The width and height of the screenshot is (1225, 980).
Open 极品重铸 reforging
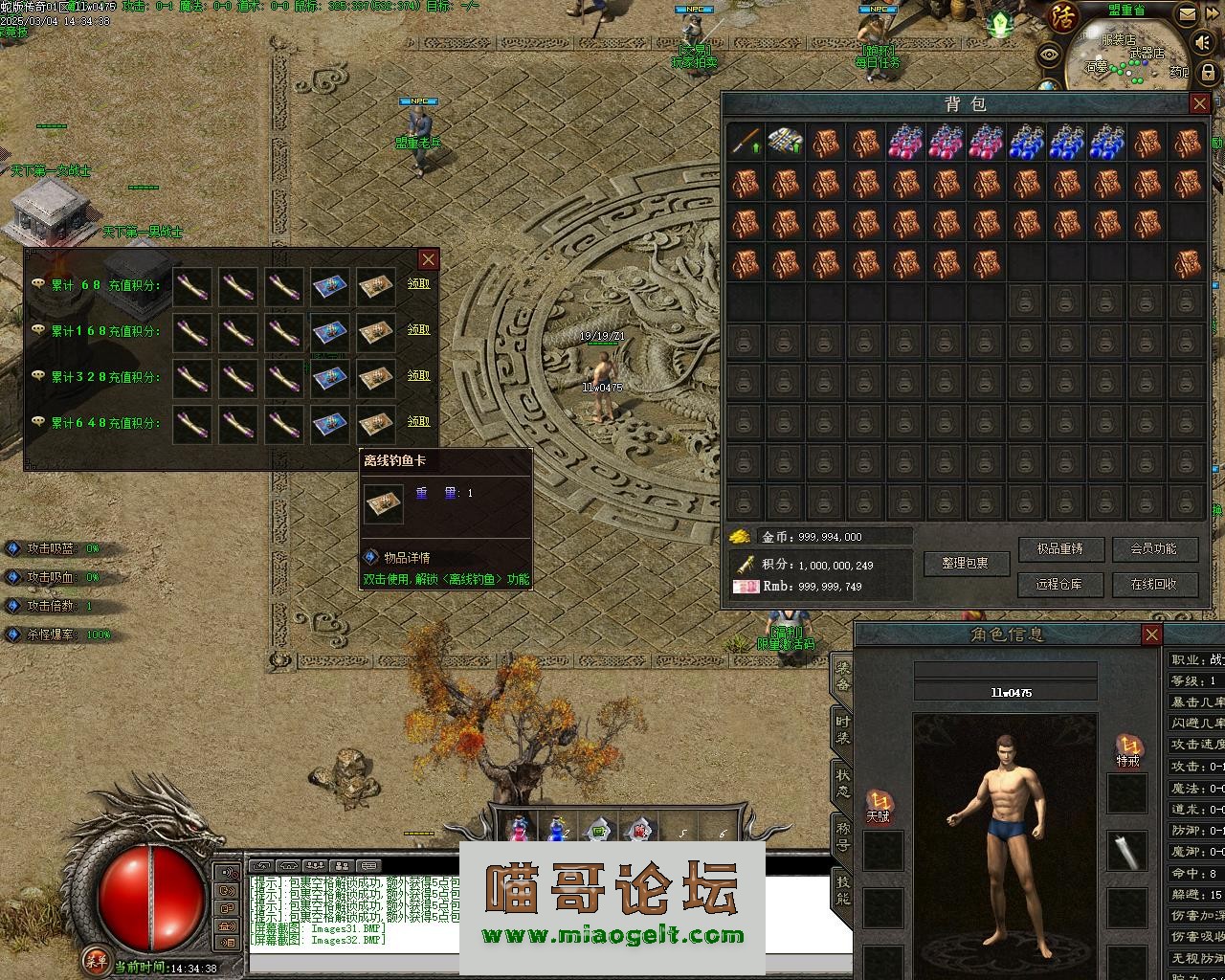(1059, 548)
